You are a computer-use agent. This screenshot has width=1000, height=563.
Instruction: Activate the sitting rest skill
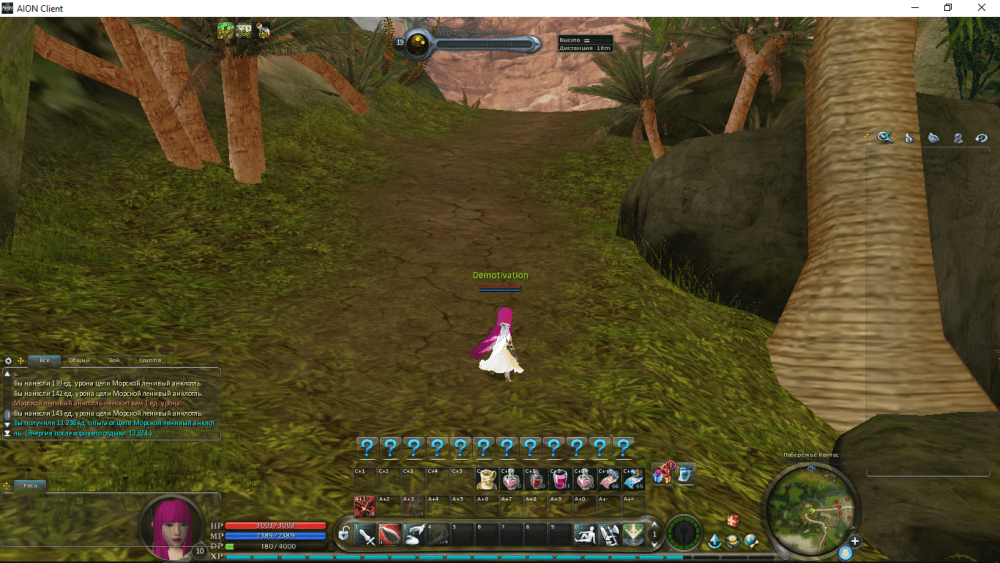point(584,535)
